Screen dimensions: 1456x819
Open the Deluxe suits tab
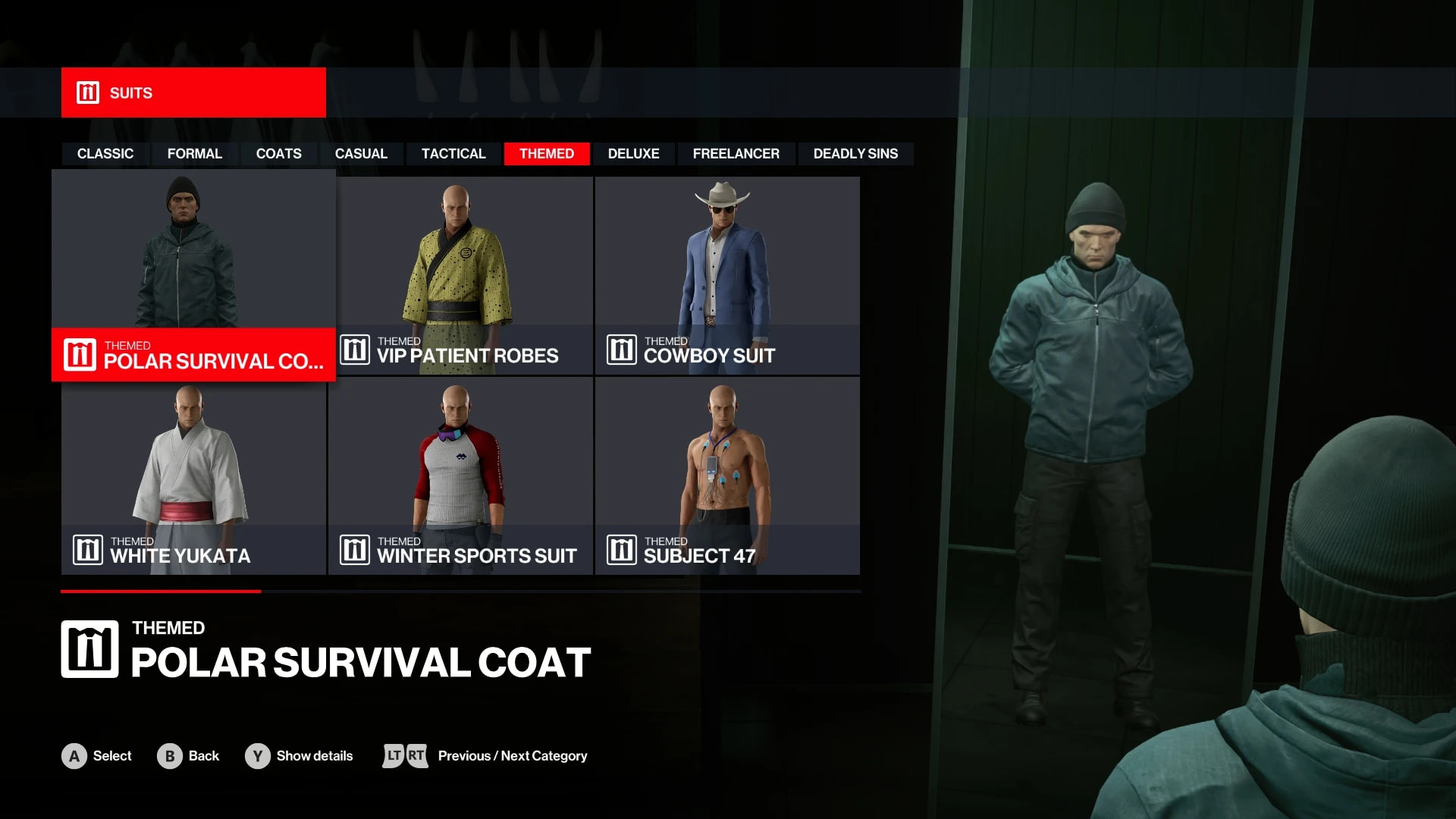(633, 154)
